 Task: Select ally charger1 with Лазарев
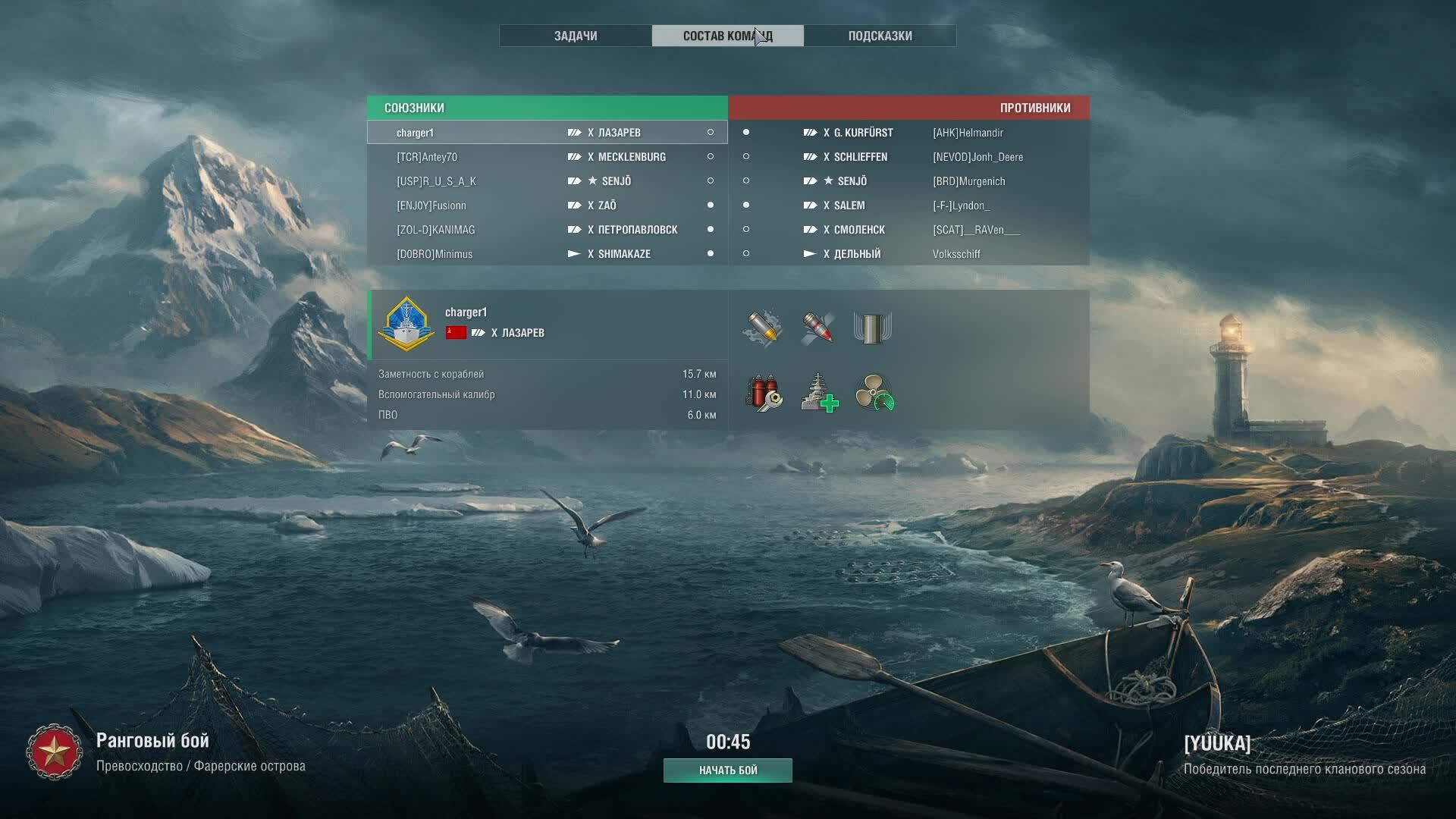pos(547,133)
